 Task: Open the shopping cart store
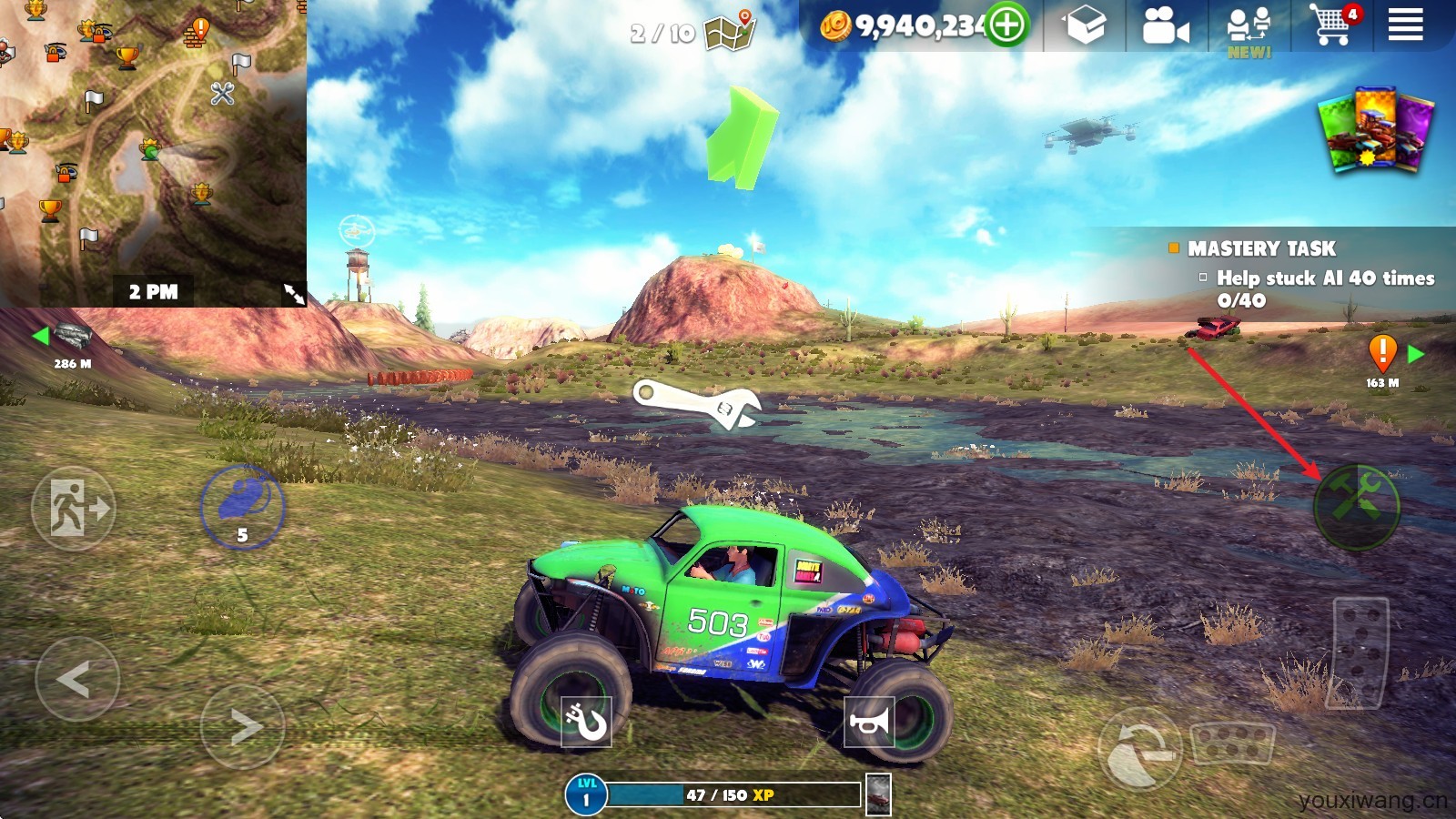click(1331, 25)
